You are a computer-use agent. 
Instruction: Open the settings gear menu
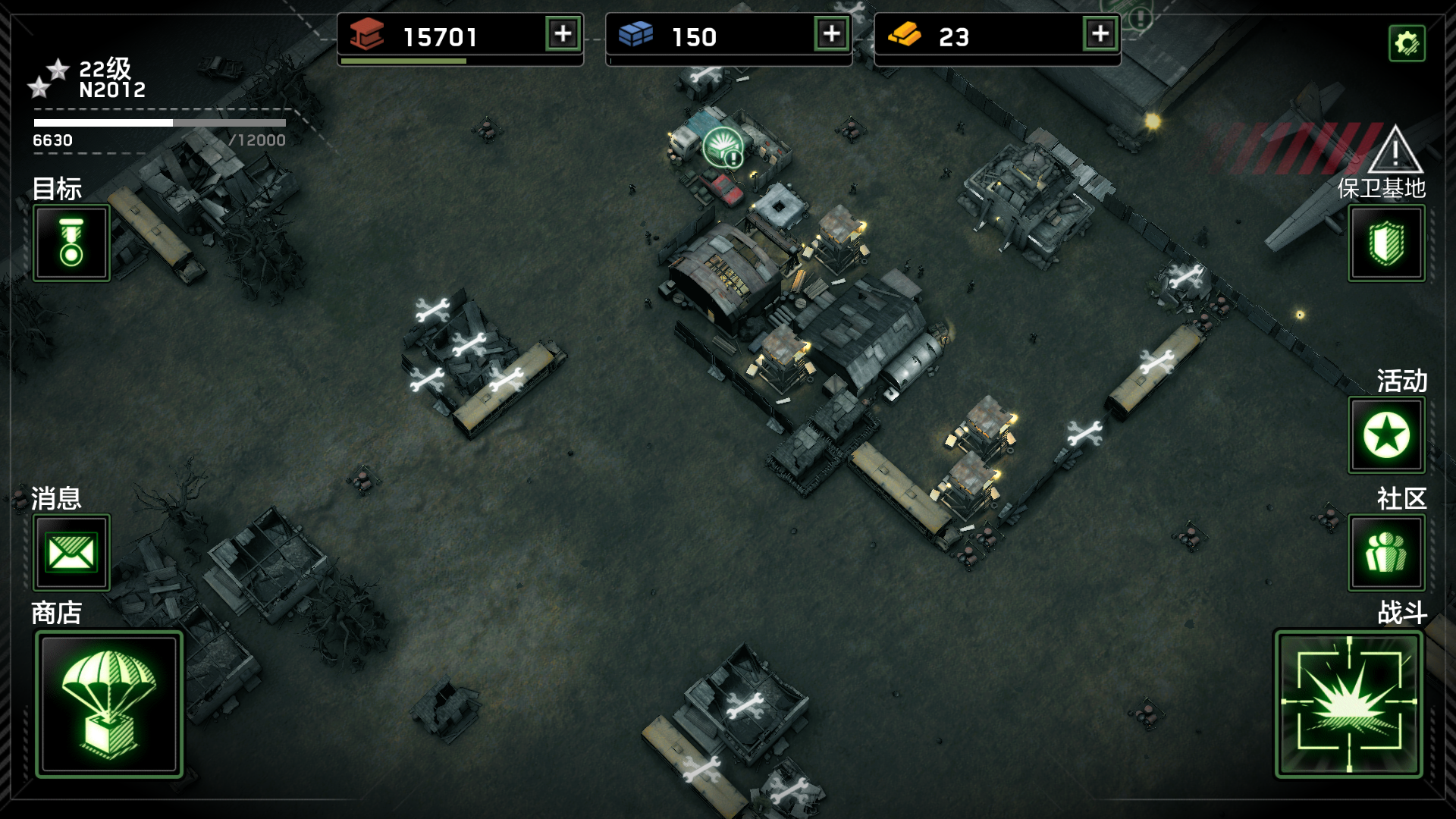(1406, 43)
